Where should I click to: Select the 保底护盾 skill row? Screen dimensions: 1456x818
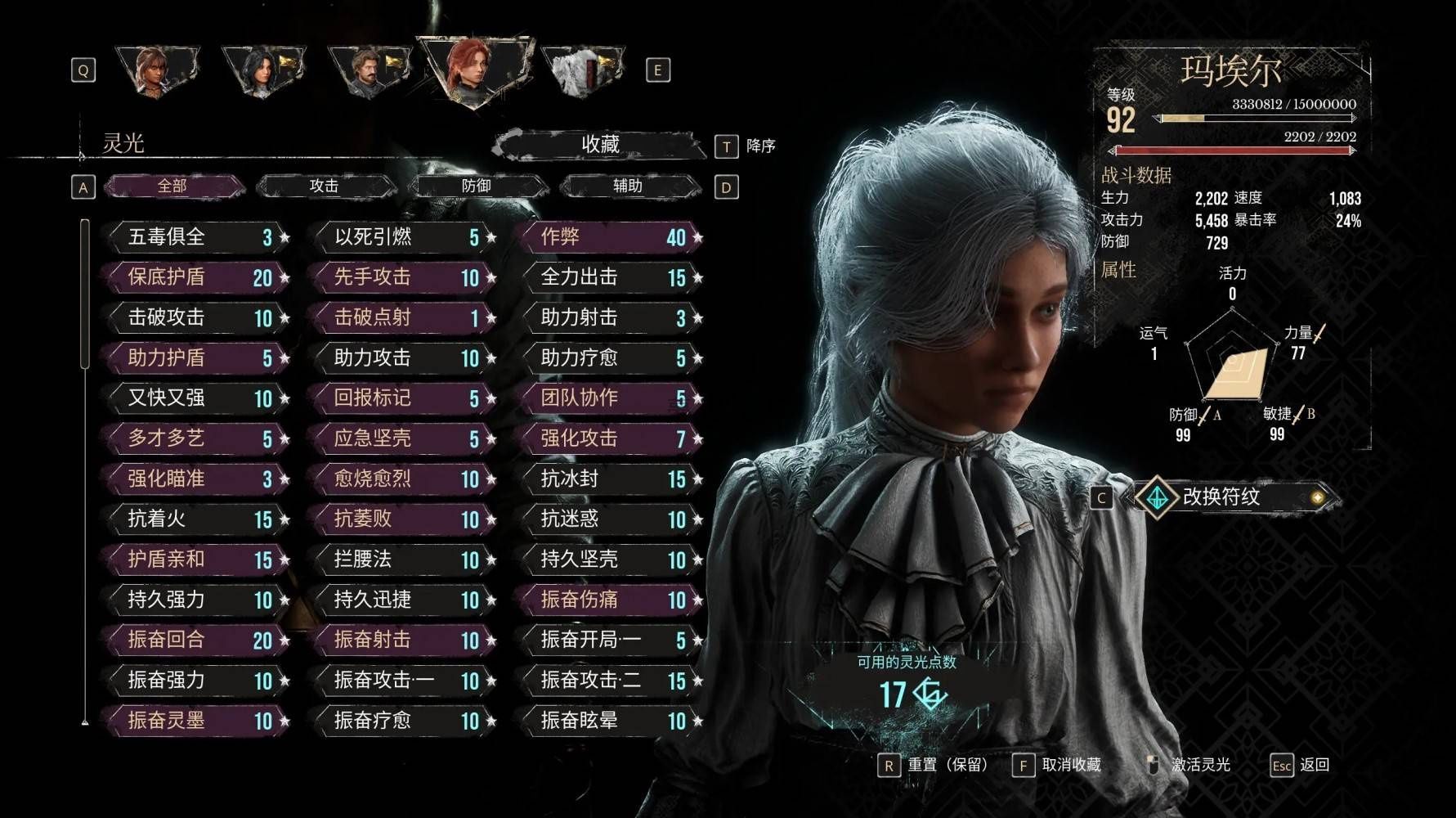[x=196, y=277]
